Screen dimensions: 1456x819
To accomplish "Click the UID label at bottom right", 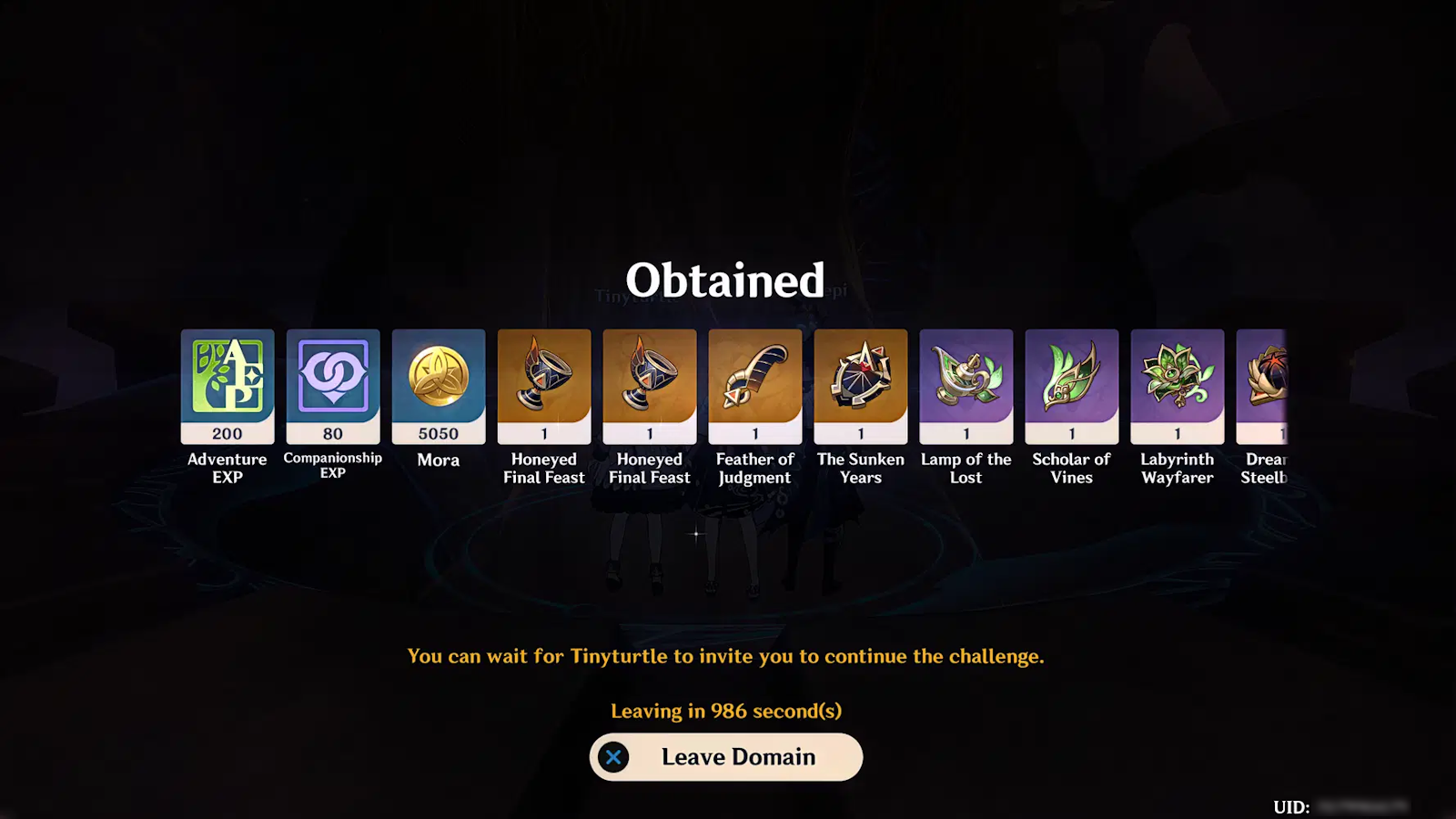I will 1291,804.
